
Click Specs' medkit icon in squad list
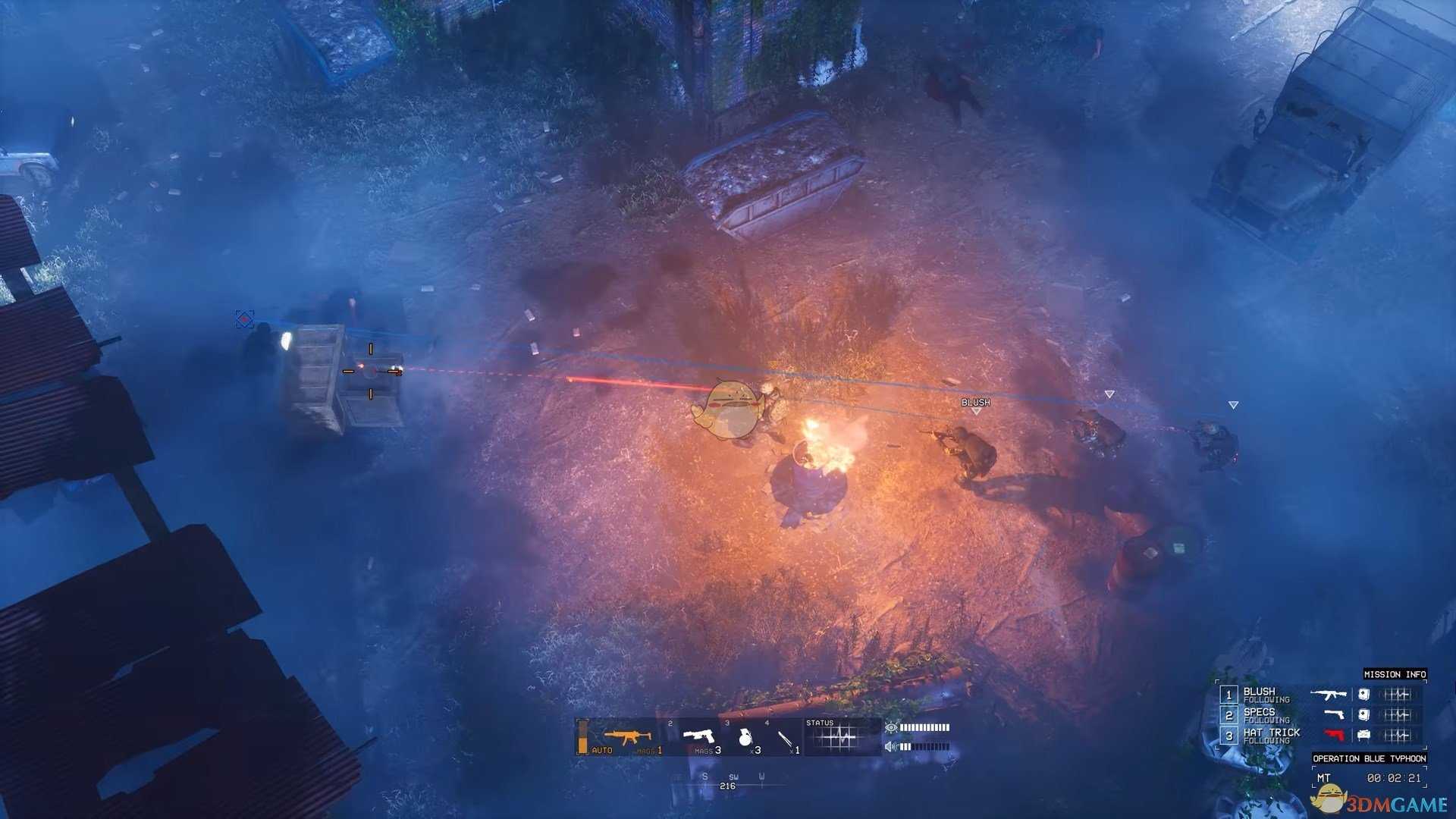click(x=1363, y=714)
